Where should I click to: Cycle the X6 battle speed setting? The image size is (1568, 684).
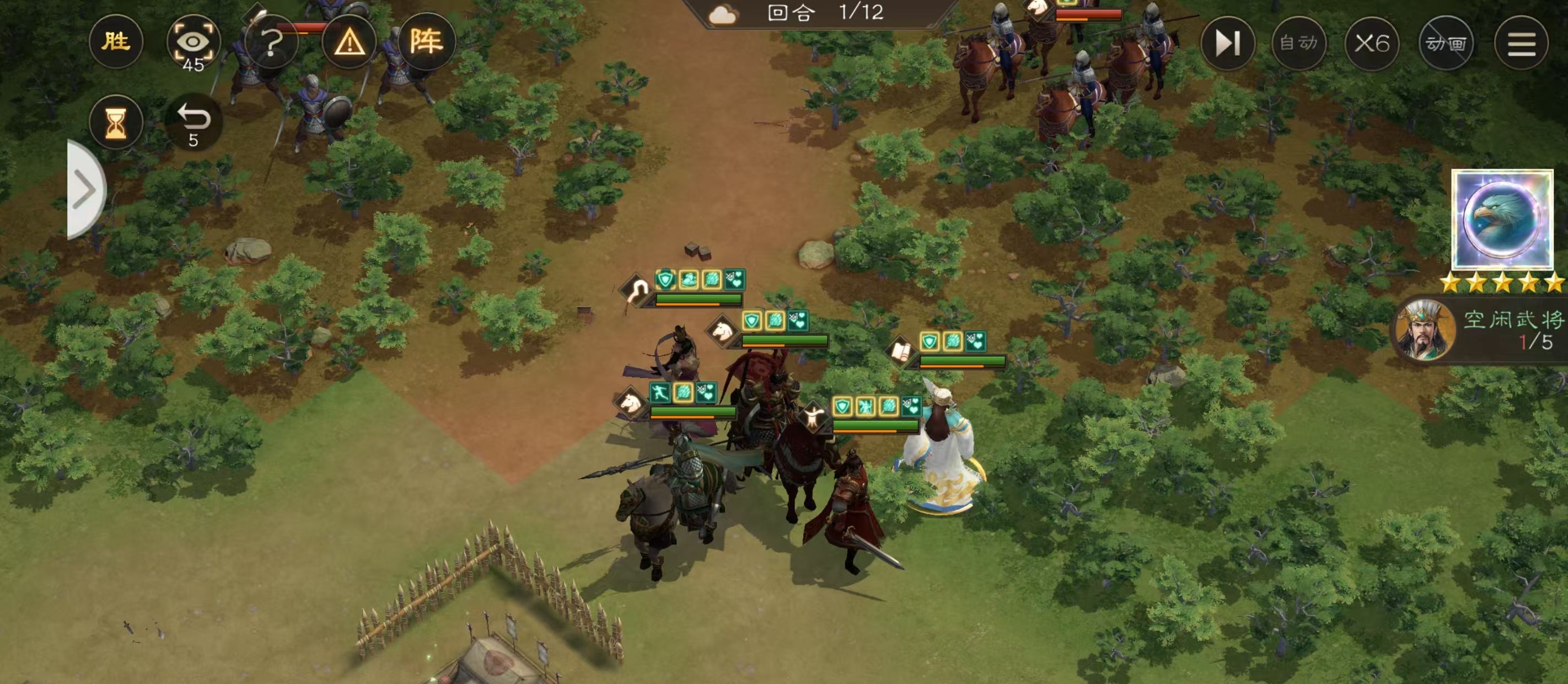pos(1373,42)
